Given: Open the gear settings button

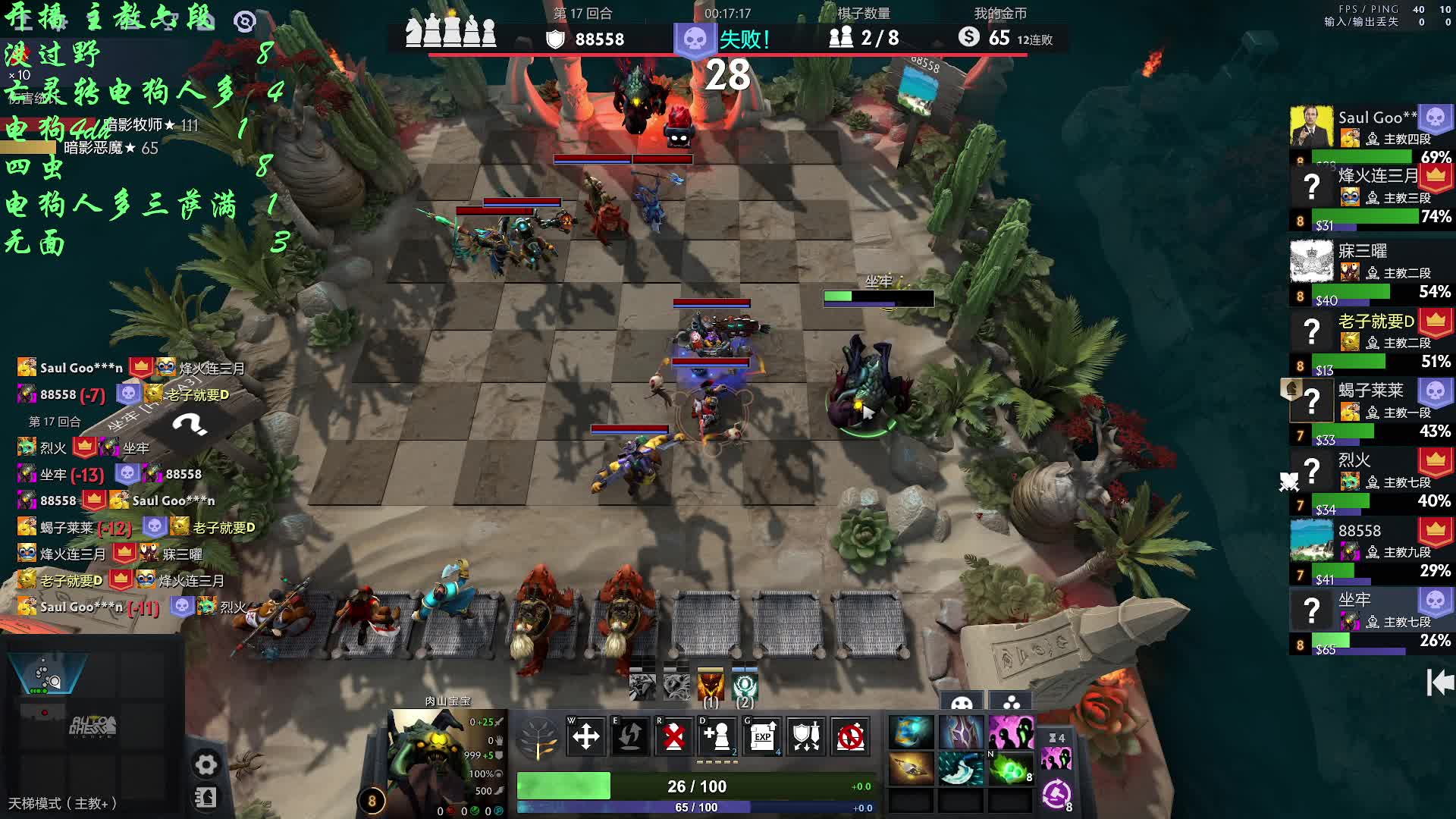Looking at the screenshot, I should tap(206, 764).
